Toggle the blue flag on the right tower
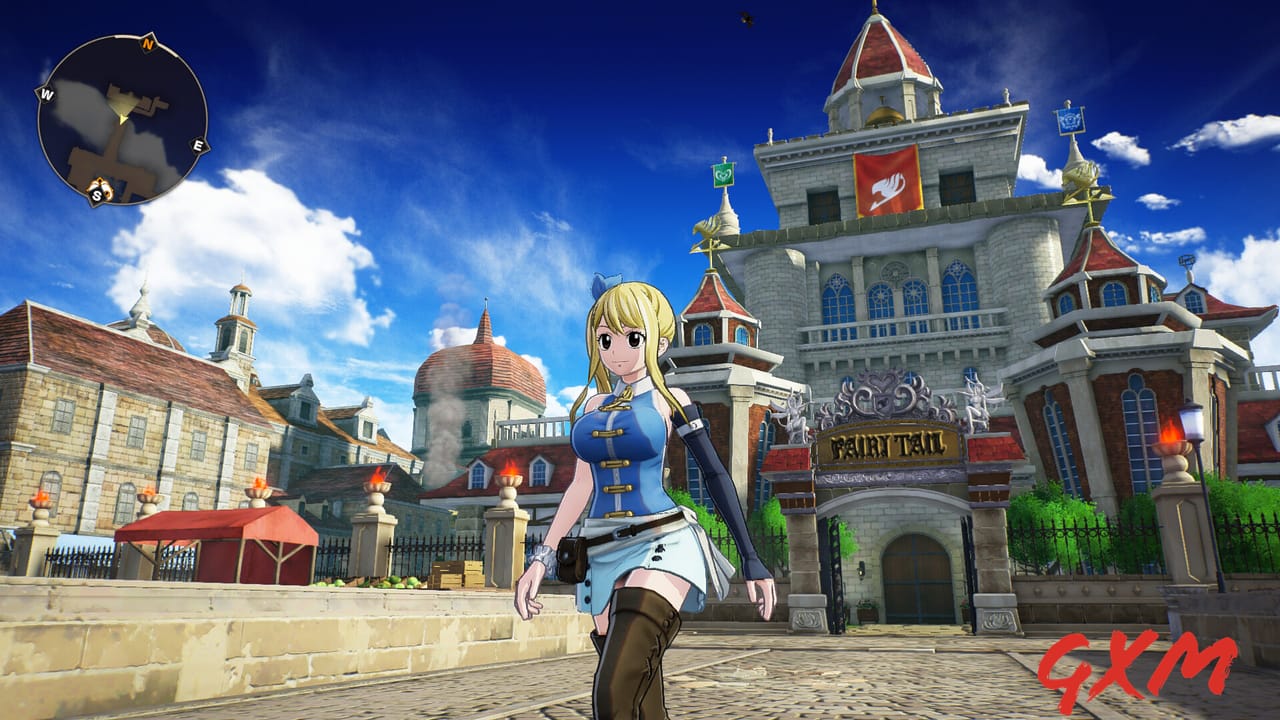Viewport: 1280px width, 720px height. coord(1072,123)
